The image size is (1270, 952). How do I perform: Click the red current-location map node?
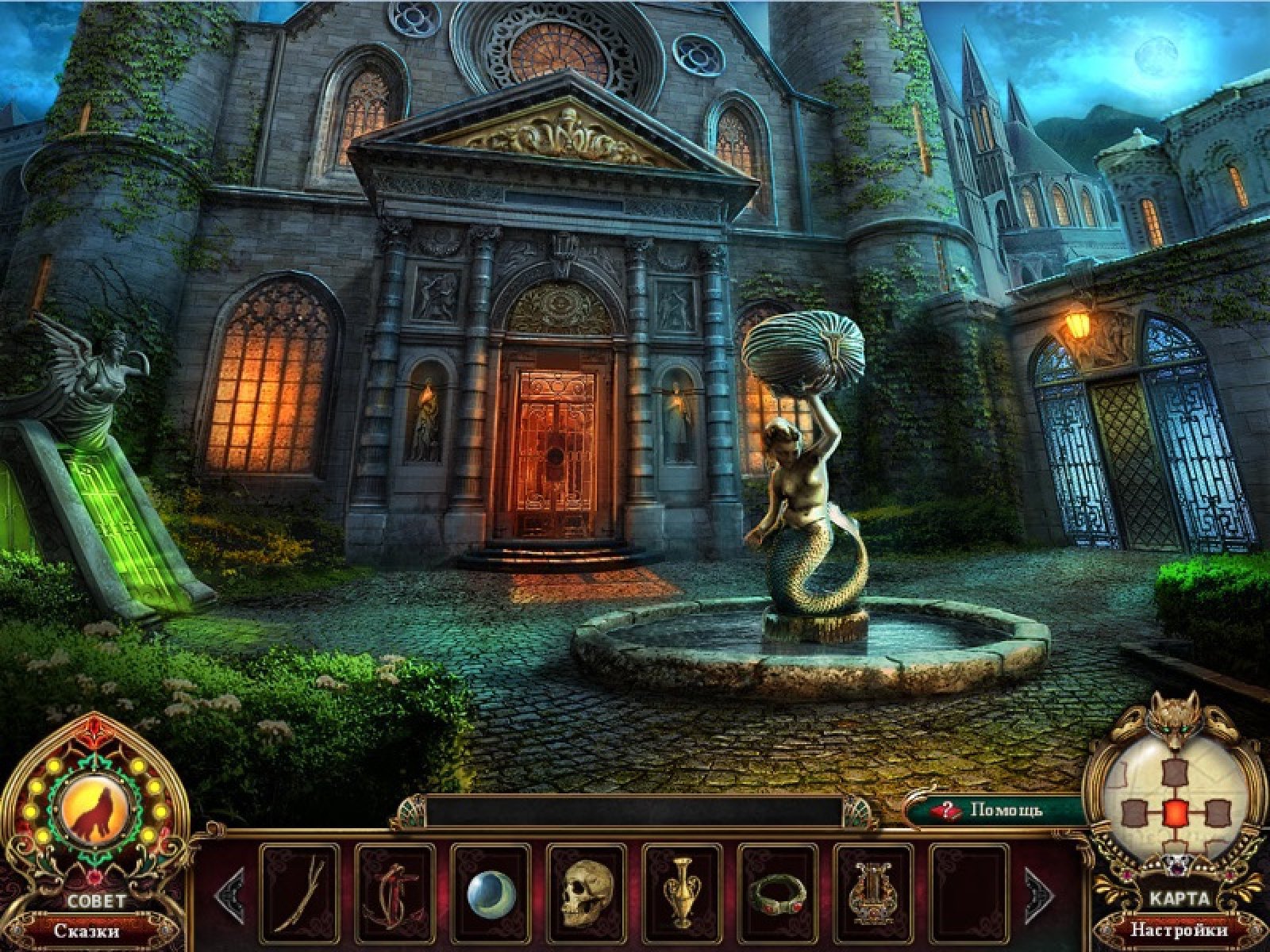[x=1175, y=812]
